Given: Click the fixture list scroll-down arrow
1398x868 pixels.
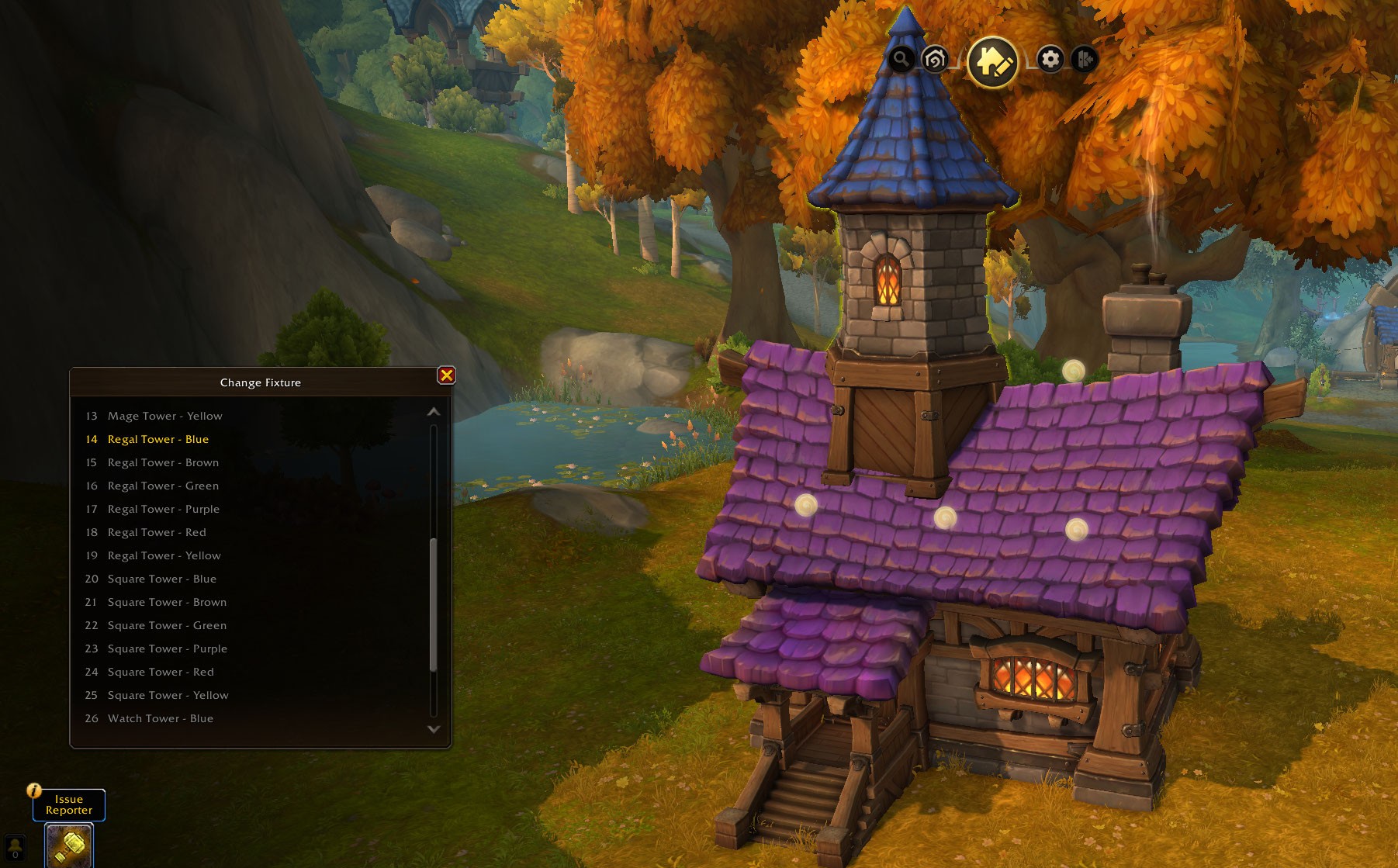Looking at the screenshot, I should coord(434,729).
